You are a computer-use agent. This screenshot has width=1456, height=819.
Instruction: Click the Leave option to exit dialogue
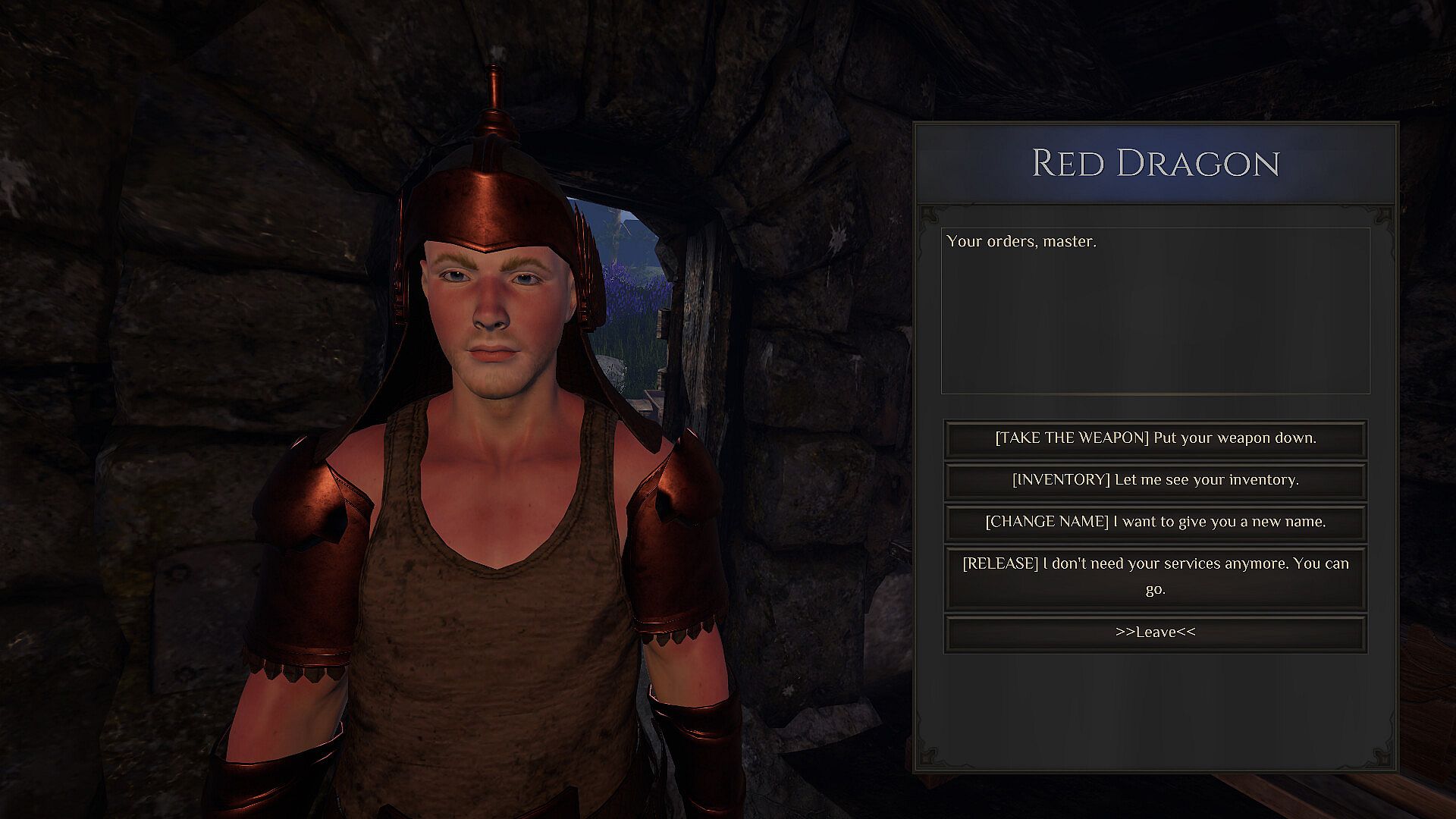(1155, 632)
